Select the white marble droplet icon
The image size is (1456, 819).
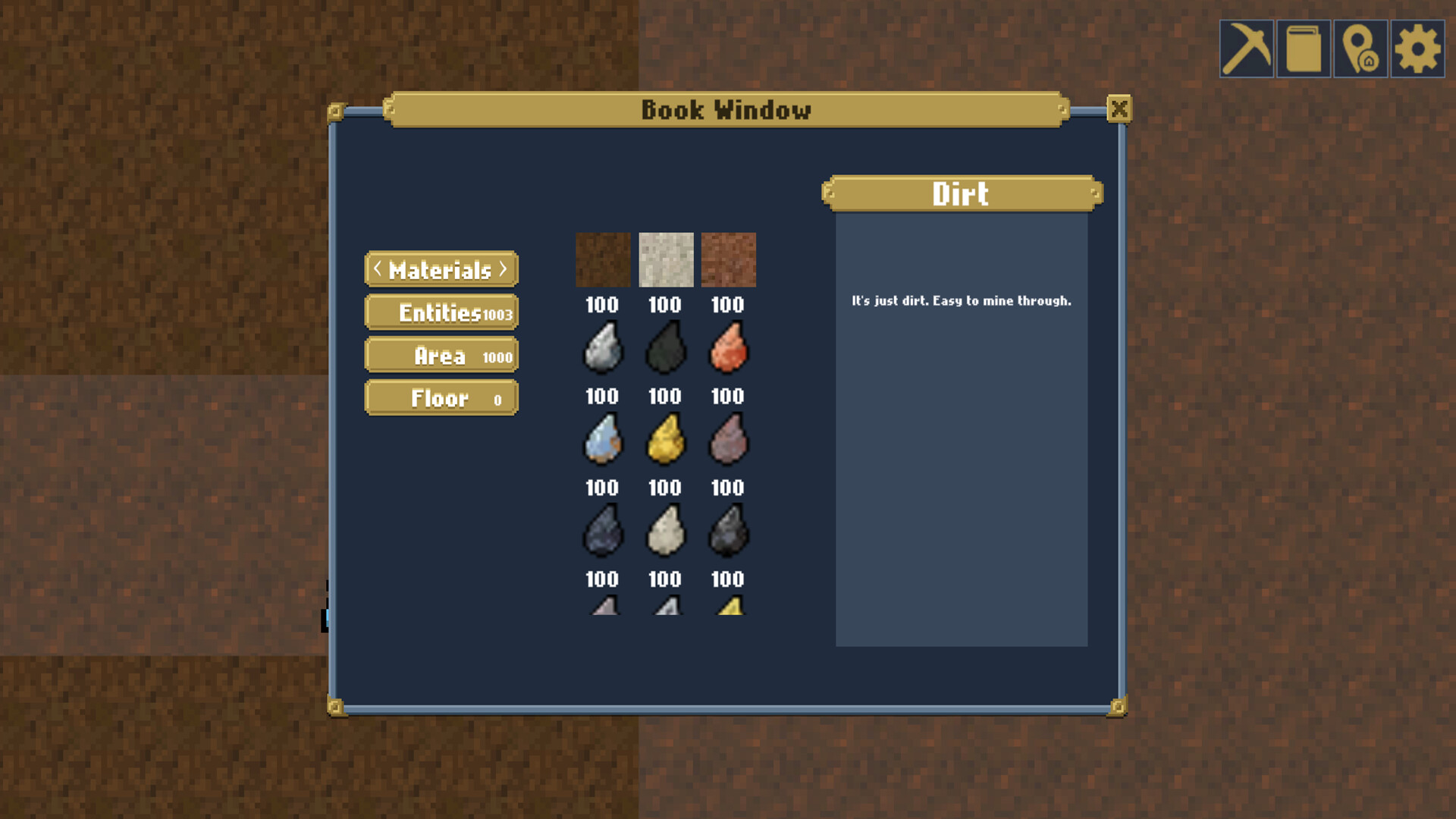click(665, 531)
